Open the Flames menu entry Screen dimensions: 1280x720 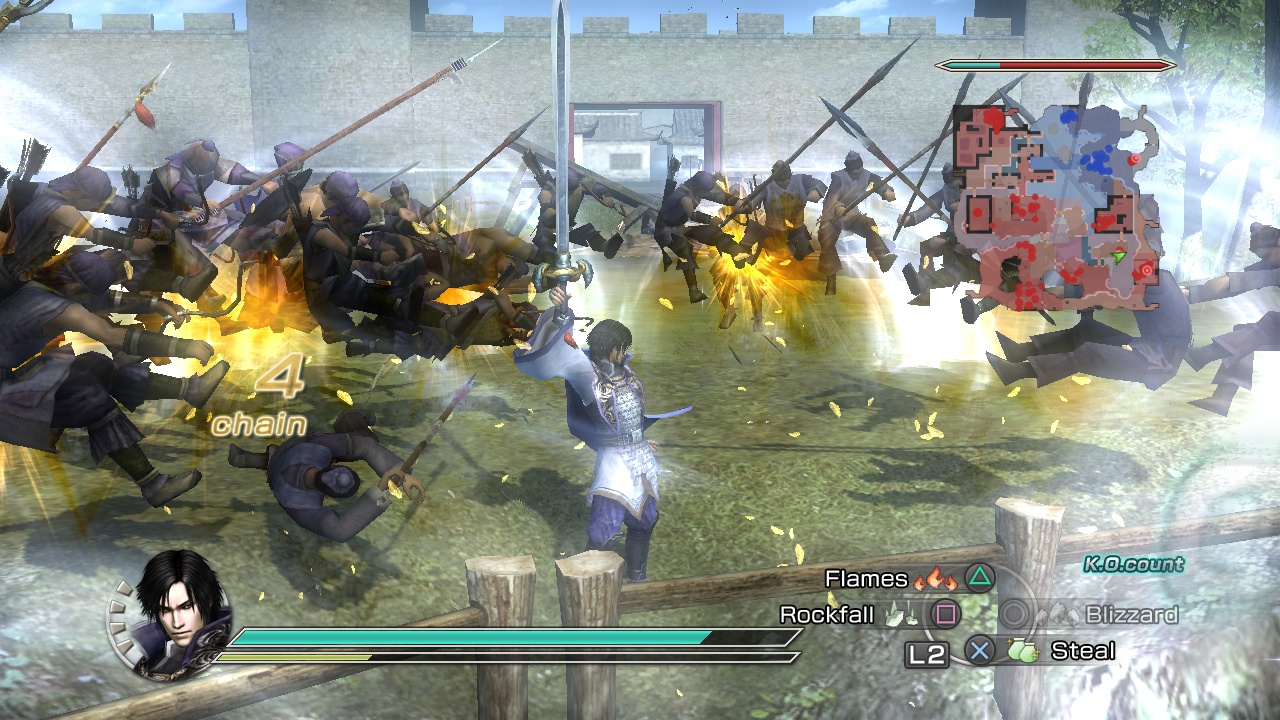tap(865, 579)
